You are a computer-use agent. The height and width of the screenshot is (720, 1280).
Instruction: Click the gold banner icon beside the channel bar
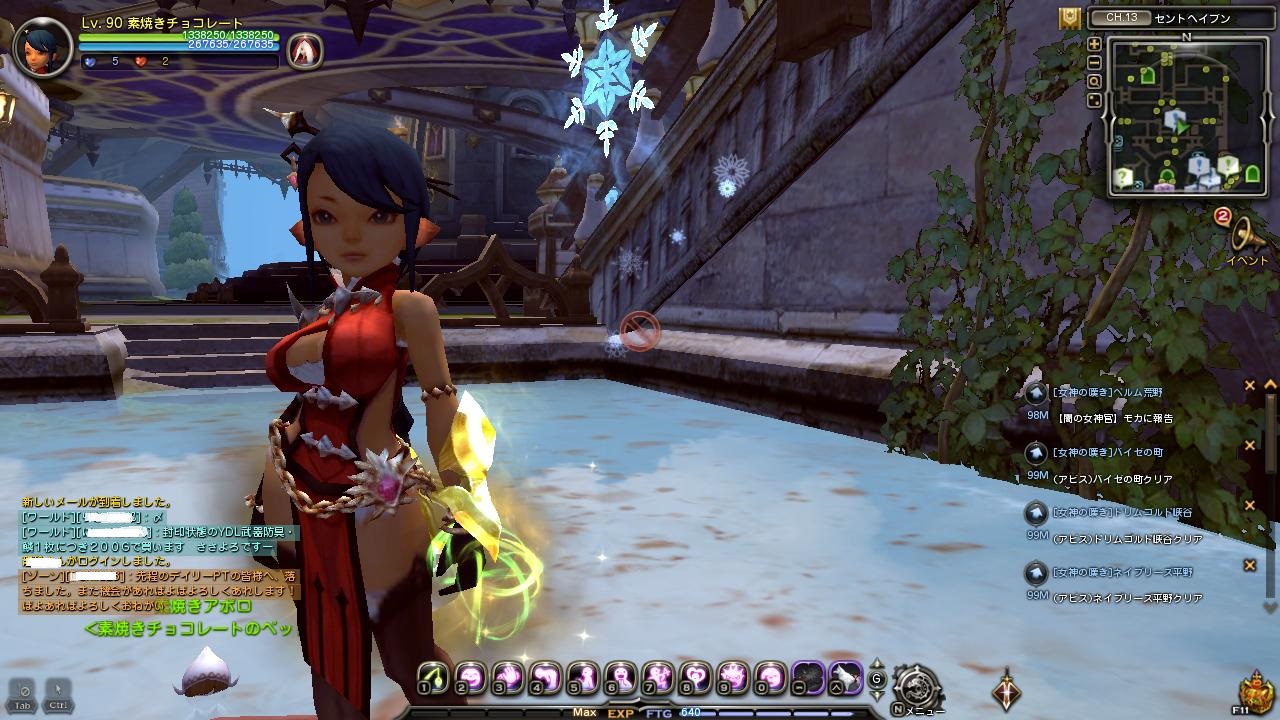click(1069, 18)
